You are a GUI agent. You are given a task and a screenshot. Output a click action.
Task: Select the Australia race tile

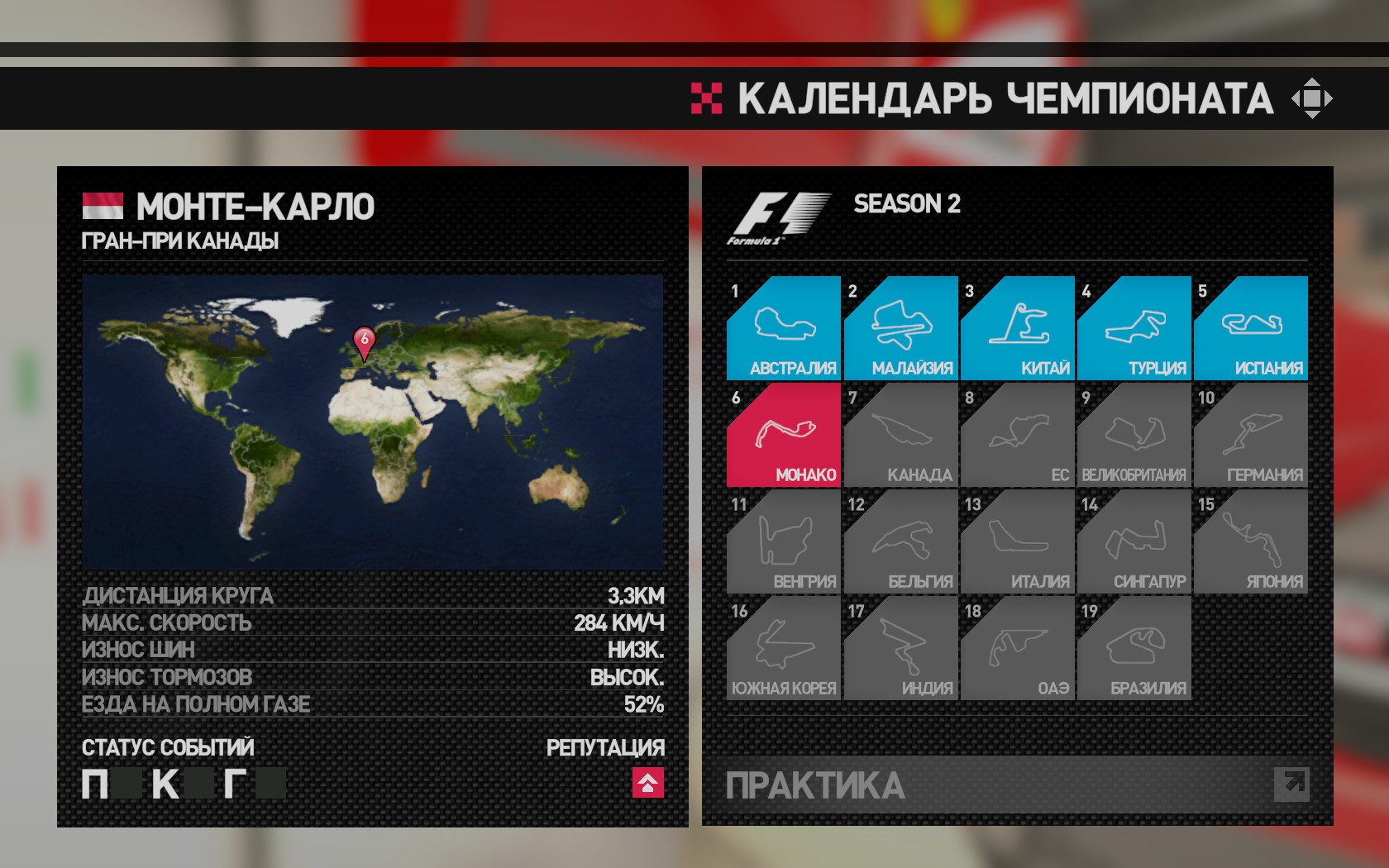click(784, 328)
